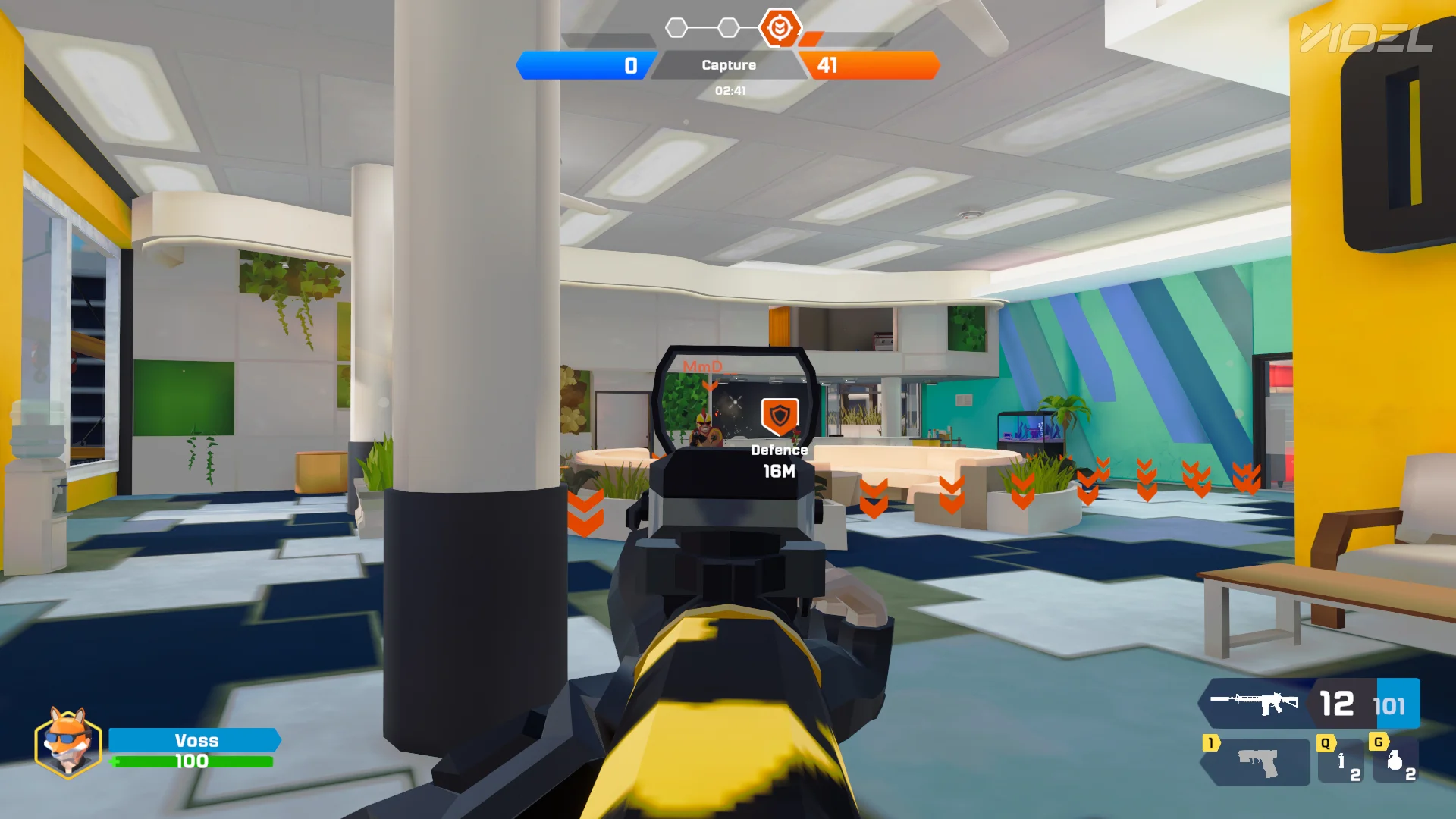Viewport: 1456px width, 819px height.
Task: Click the fox character portrait
Action: point(67,742)
